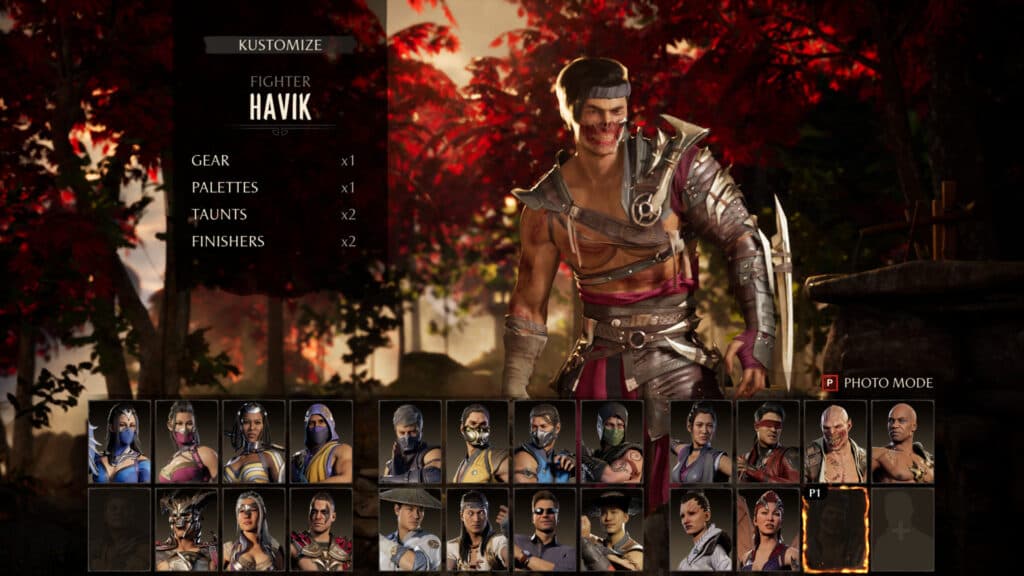The height and width of the screenshot is (576, 1024).
Task: Choose Kung Lao in the black hat
Action: (612, 529)
